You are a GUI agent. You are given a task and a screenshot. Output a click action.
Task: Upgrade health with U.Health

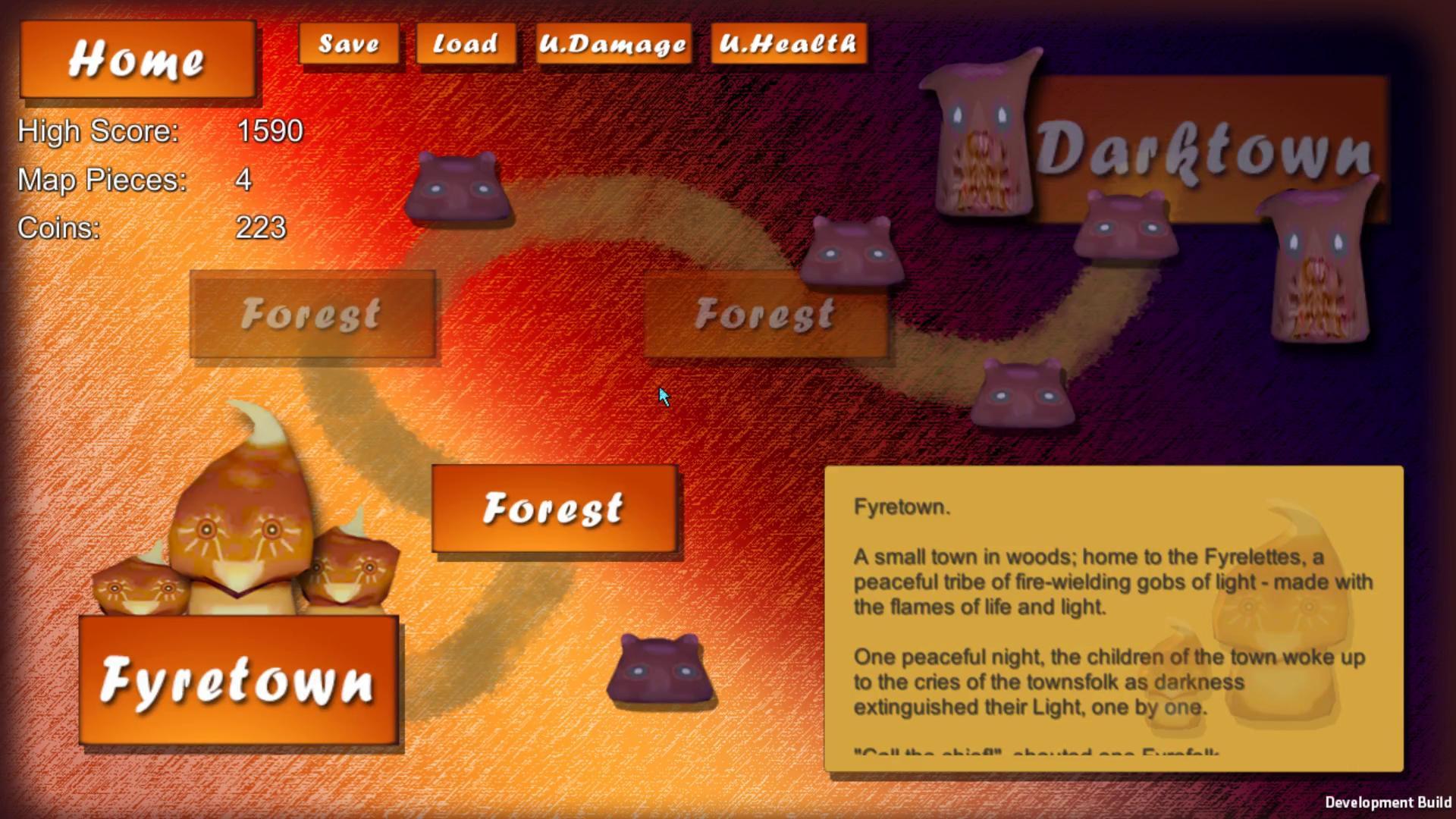tap(789, 44)
